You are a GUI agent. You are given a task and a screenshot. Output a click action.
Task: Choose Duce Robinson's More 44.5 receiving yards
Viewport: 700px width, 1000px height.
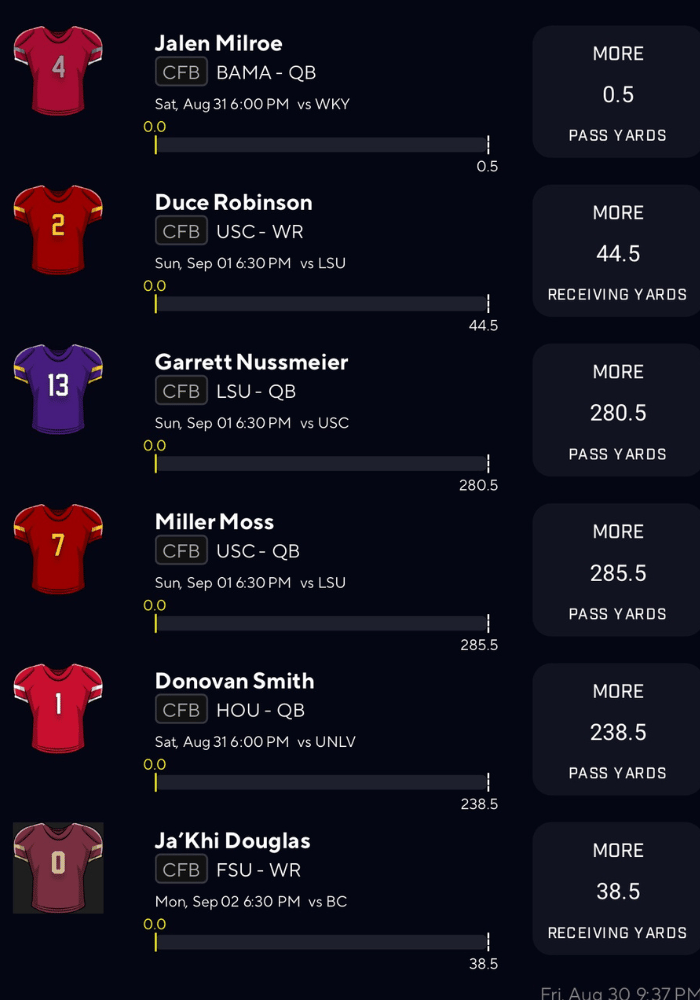pos(617,252)
